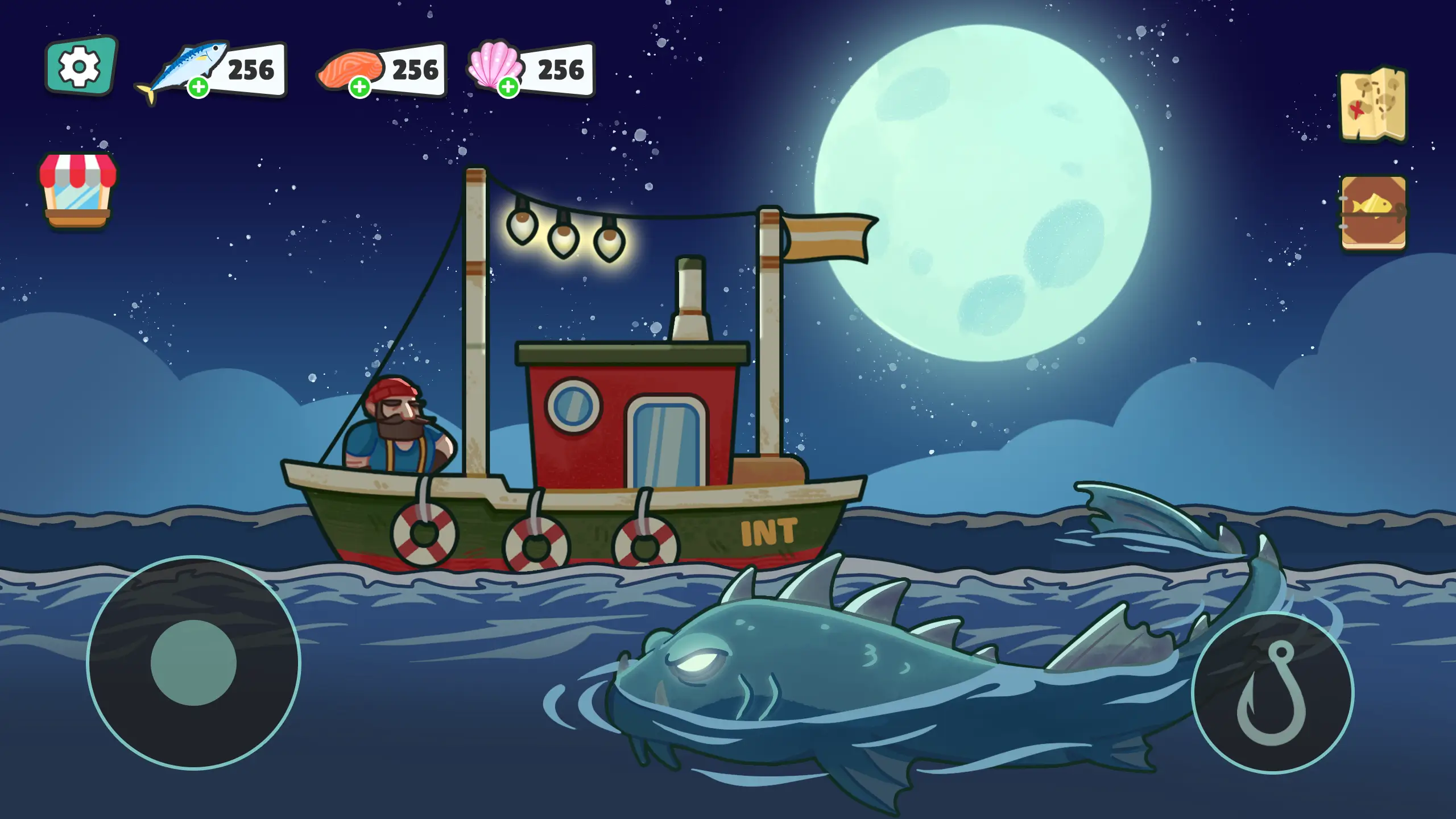Add salmon using its green plus button
1456x819 pixels.
point(359,87)
